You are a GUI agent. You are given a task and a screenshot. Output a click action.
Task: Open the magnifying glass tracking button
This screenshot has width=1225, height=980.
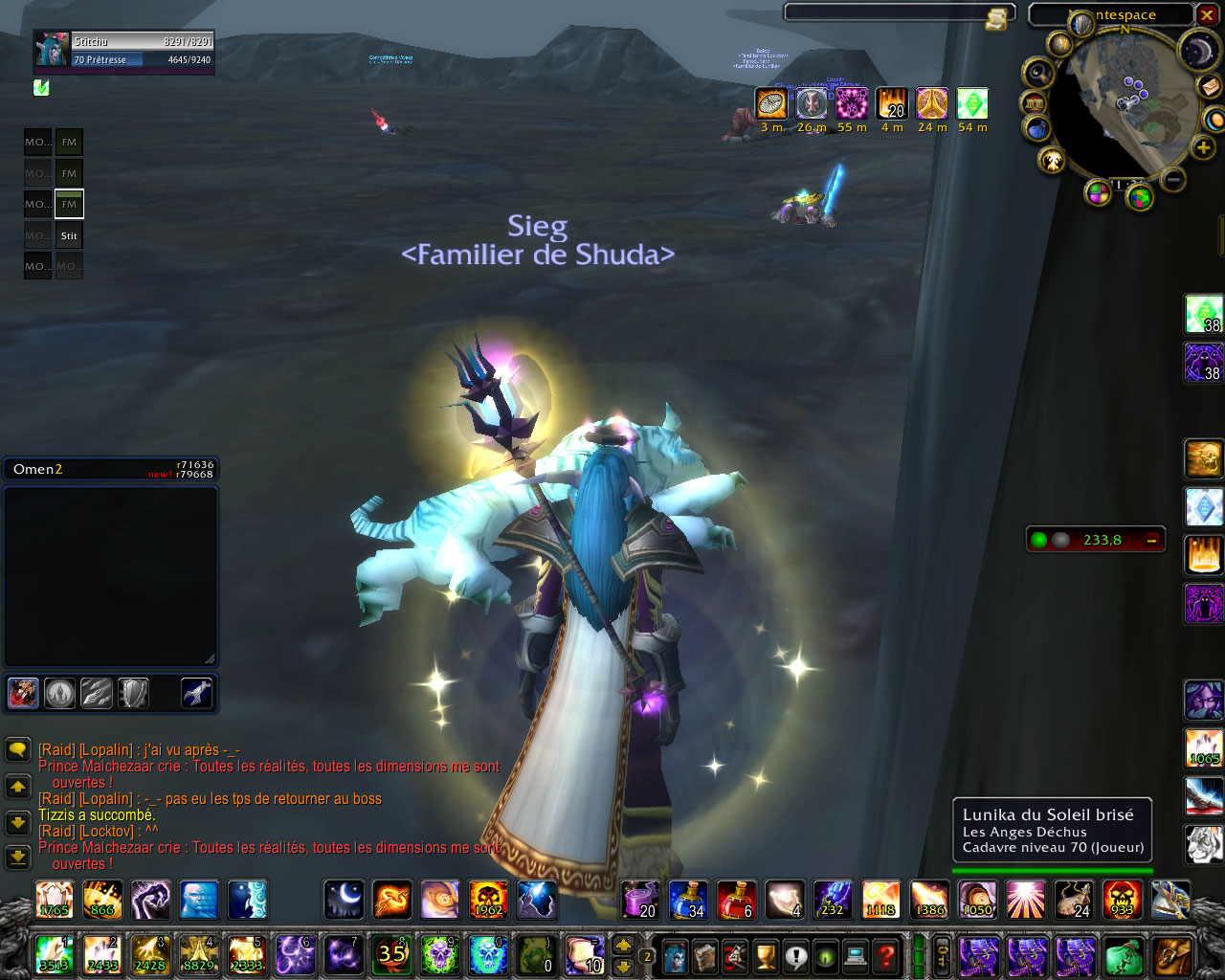(1037, 73)
